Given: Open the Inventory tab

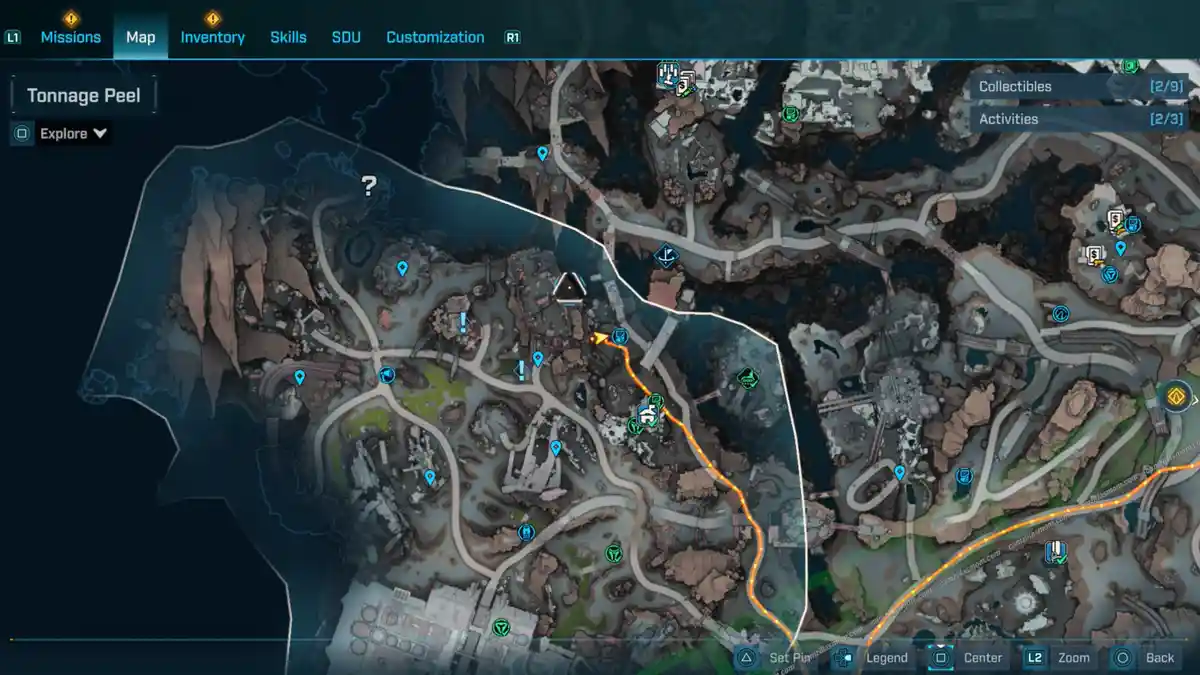Looking at the screenshot, I should point(212,37).
